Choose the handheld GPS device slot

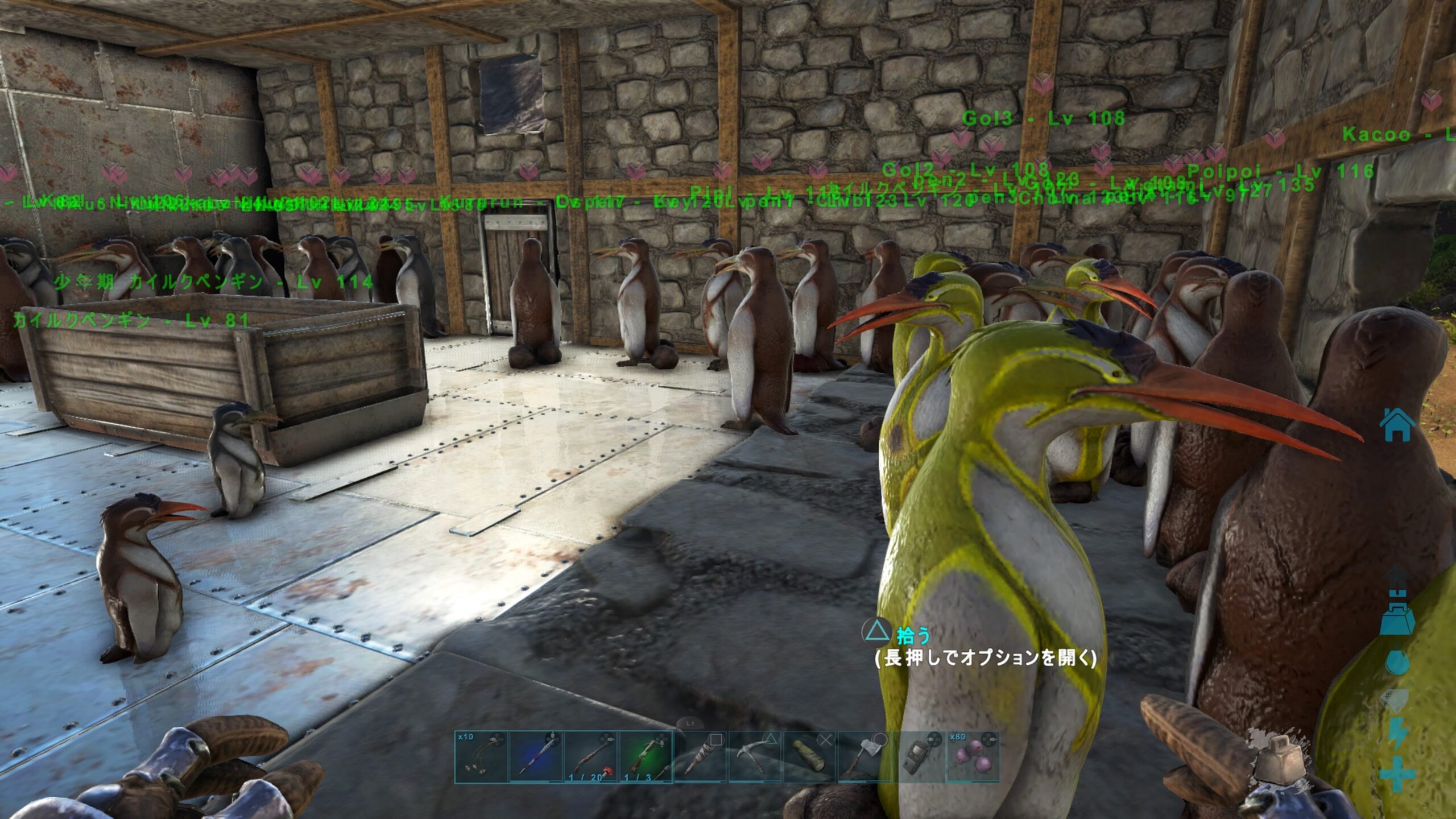919,757
